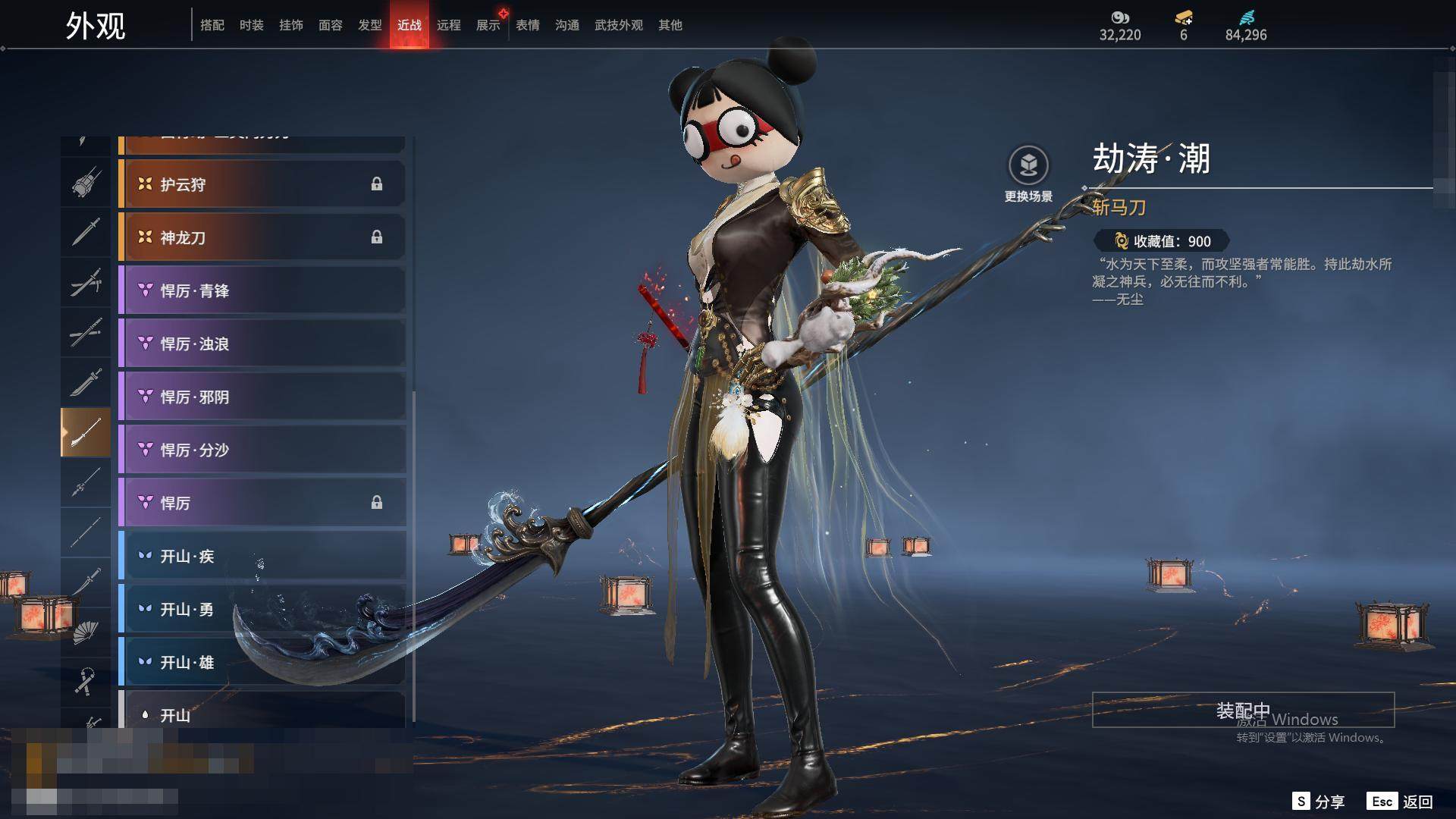Image resolution: width=1456 pixels, height=819 pixels.
Task: Pick the 开山·雄 skin row
Action: pyautogui.click(x=262, y=662)
